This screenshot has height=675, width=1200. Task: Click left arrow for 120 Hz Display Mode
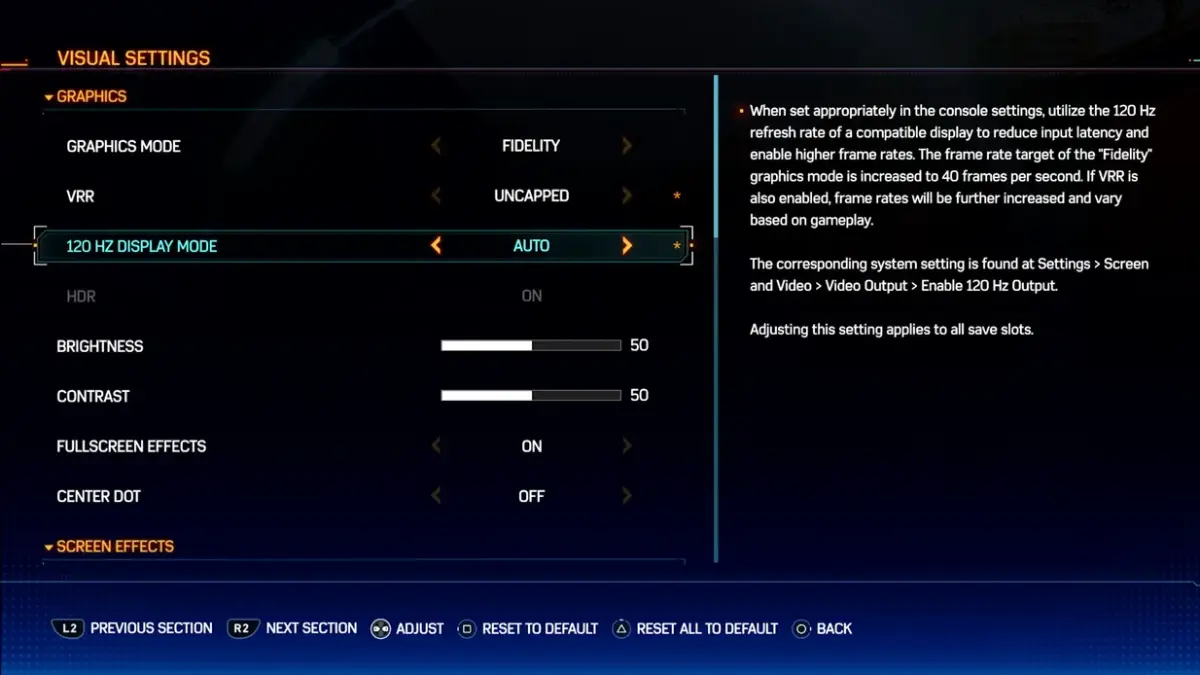coord(436,246)
